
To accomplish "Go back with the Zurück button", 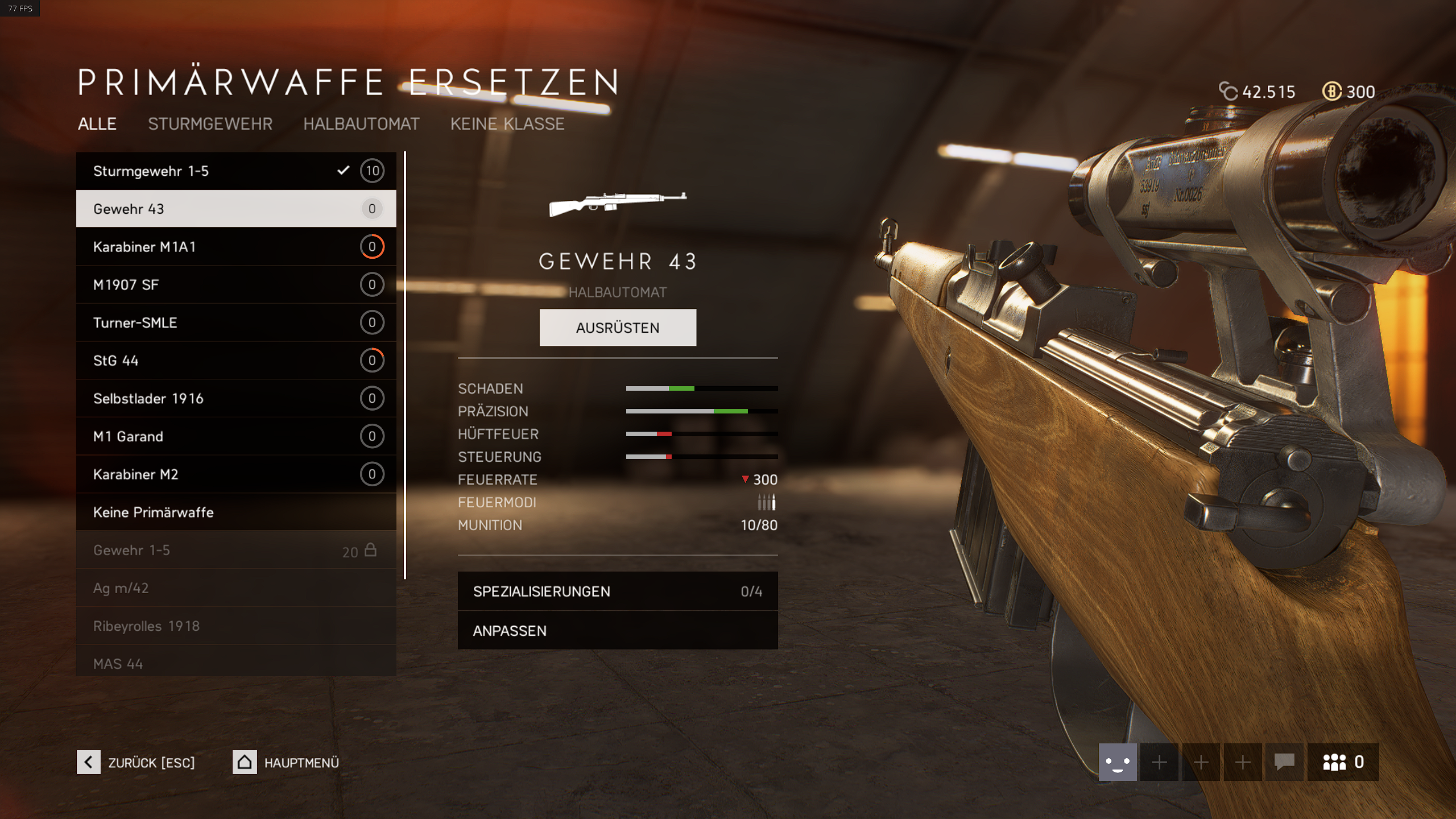I will (136, 762).
